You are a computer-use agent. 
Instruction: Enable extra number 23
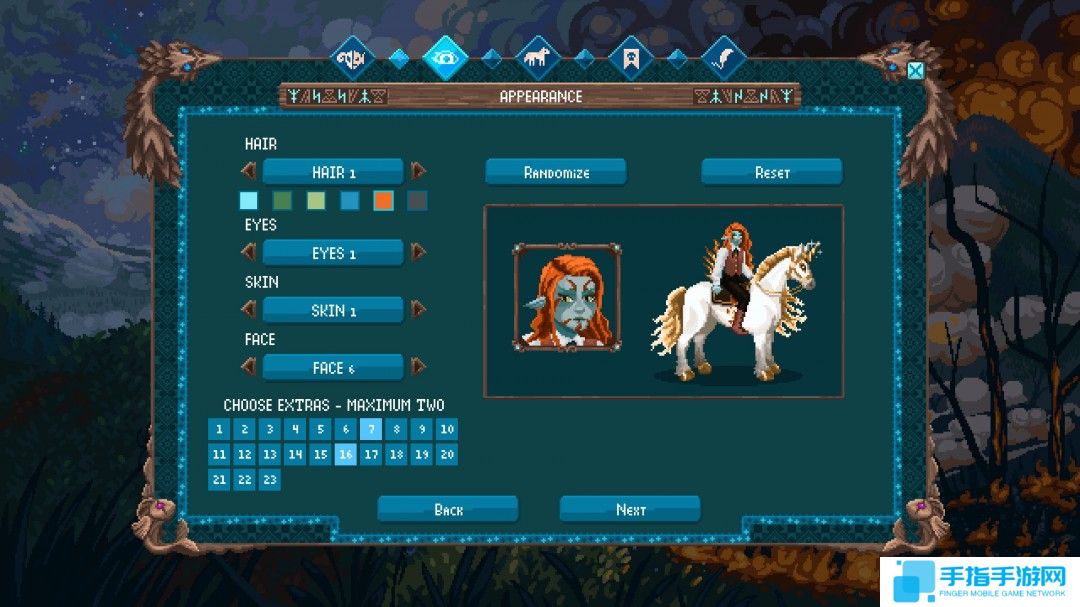pos(269,479)
